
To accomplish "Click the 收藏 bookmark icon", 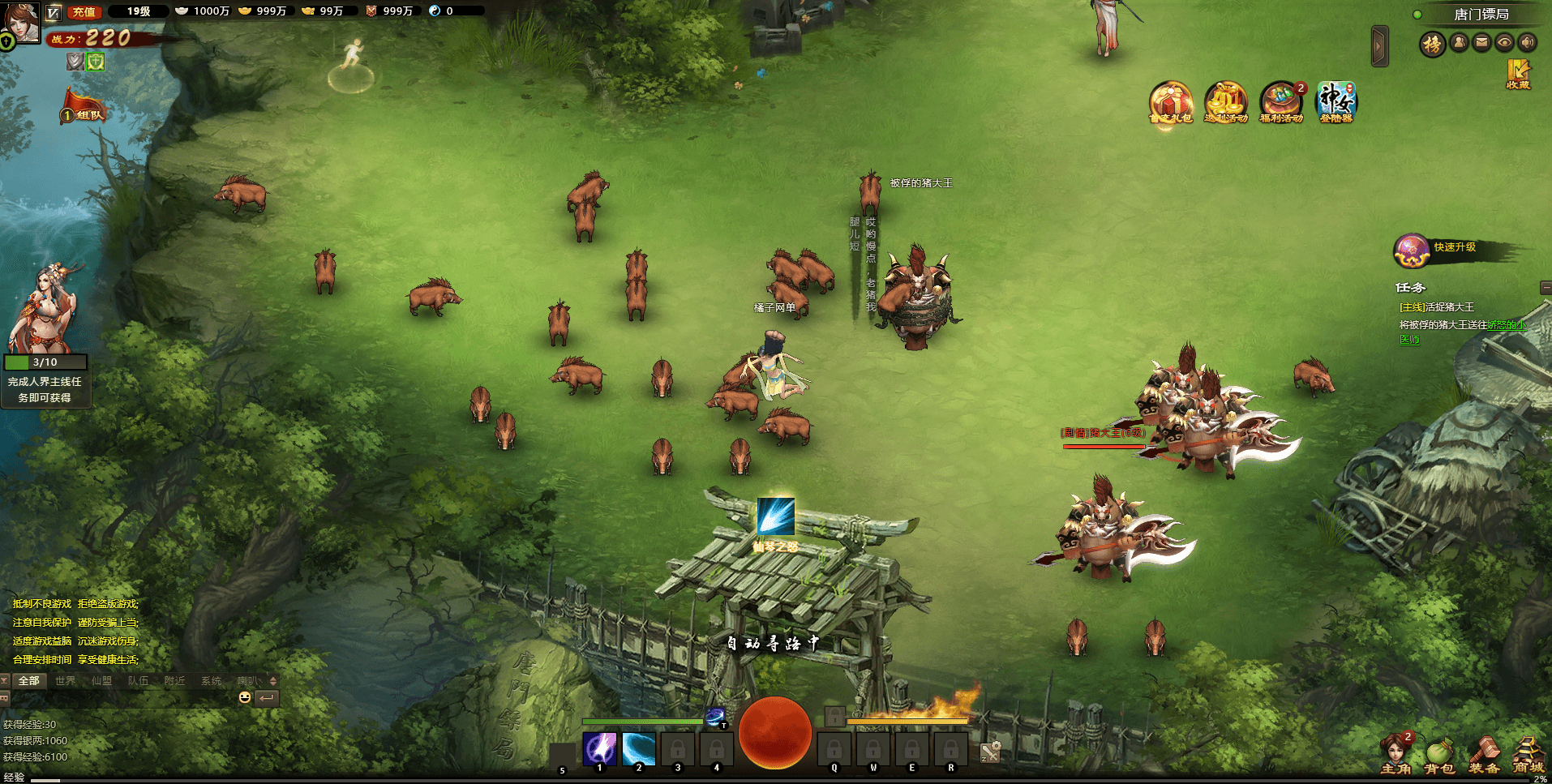I will pos(1518,73).
